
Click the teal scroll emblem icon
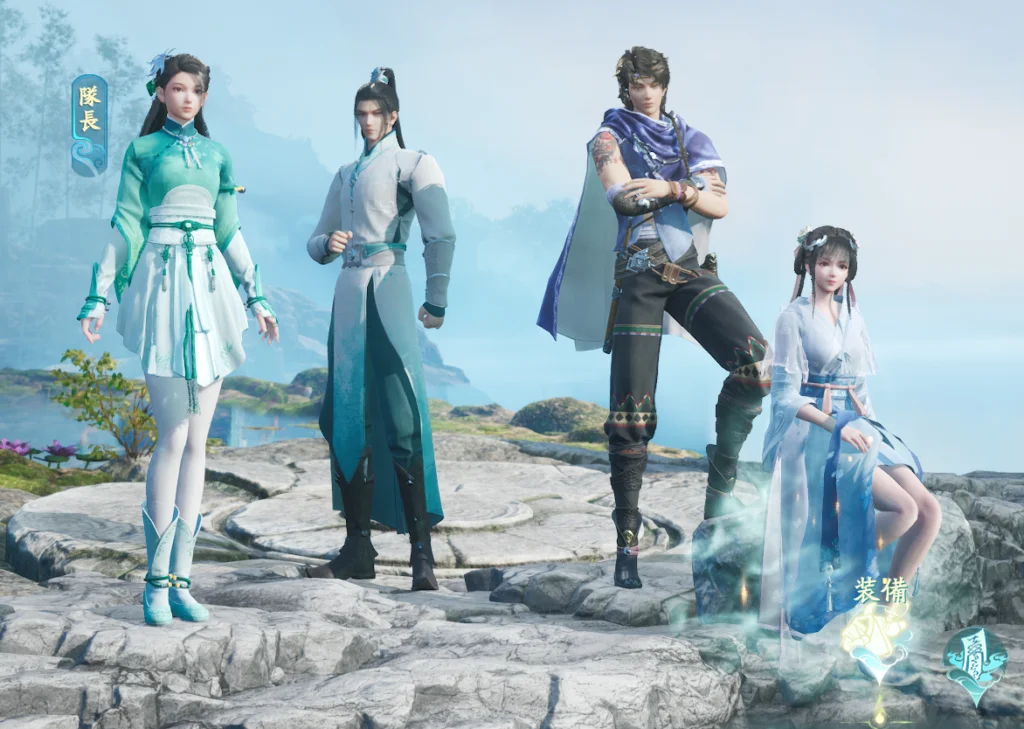tap(975, 661)
